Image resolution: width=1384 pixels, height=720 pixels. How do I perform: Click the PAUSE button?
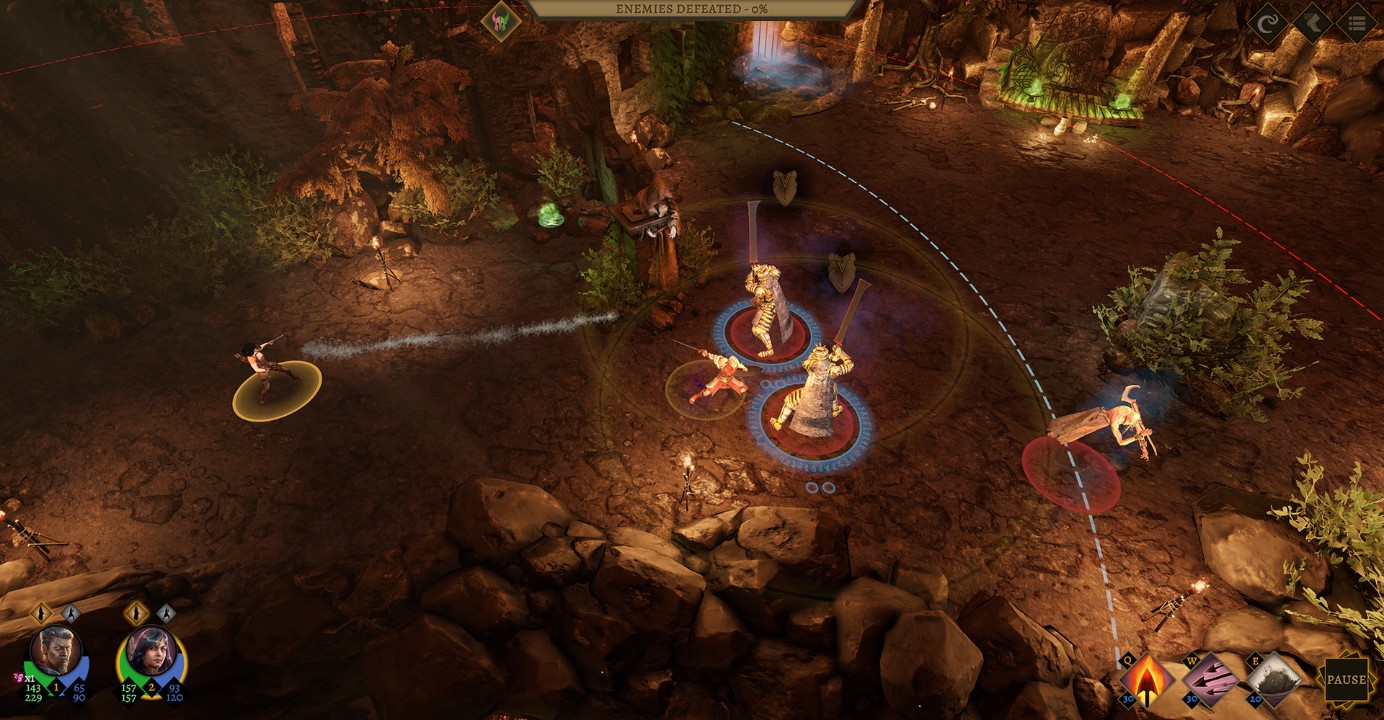[1346, 681]
